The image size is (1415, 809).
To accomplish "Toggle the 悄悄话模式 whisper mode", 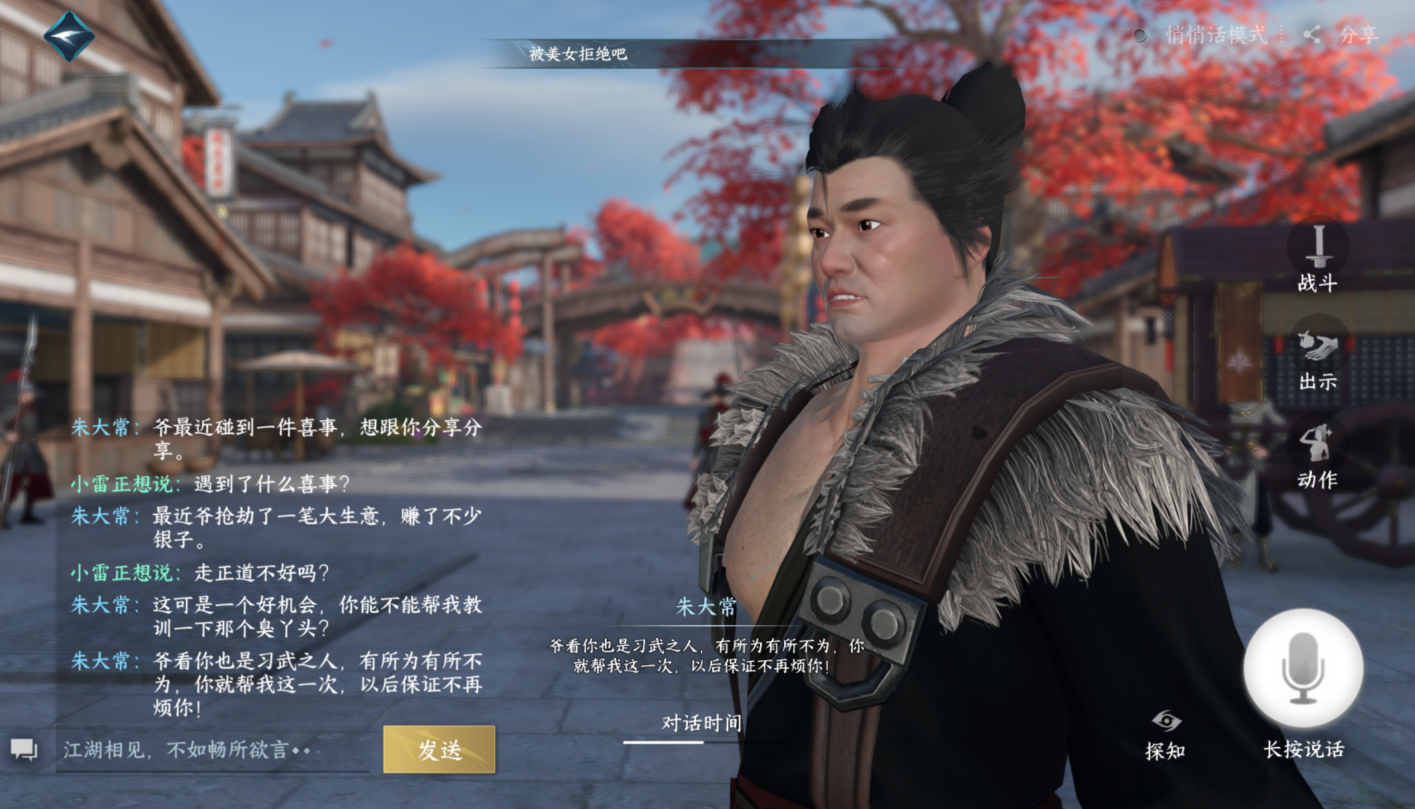I will [1204, 35].
